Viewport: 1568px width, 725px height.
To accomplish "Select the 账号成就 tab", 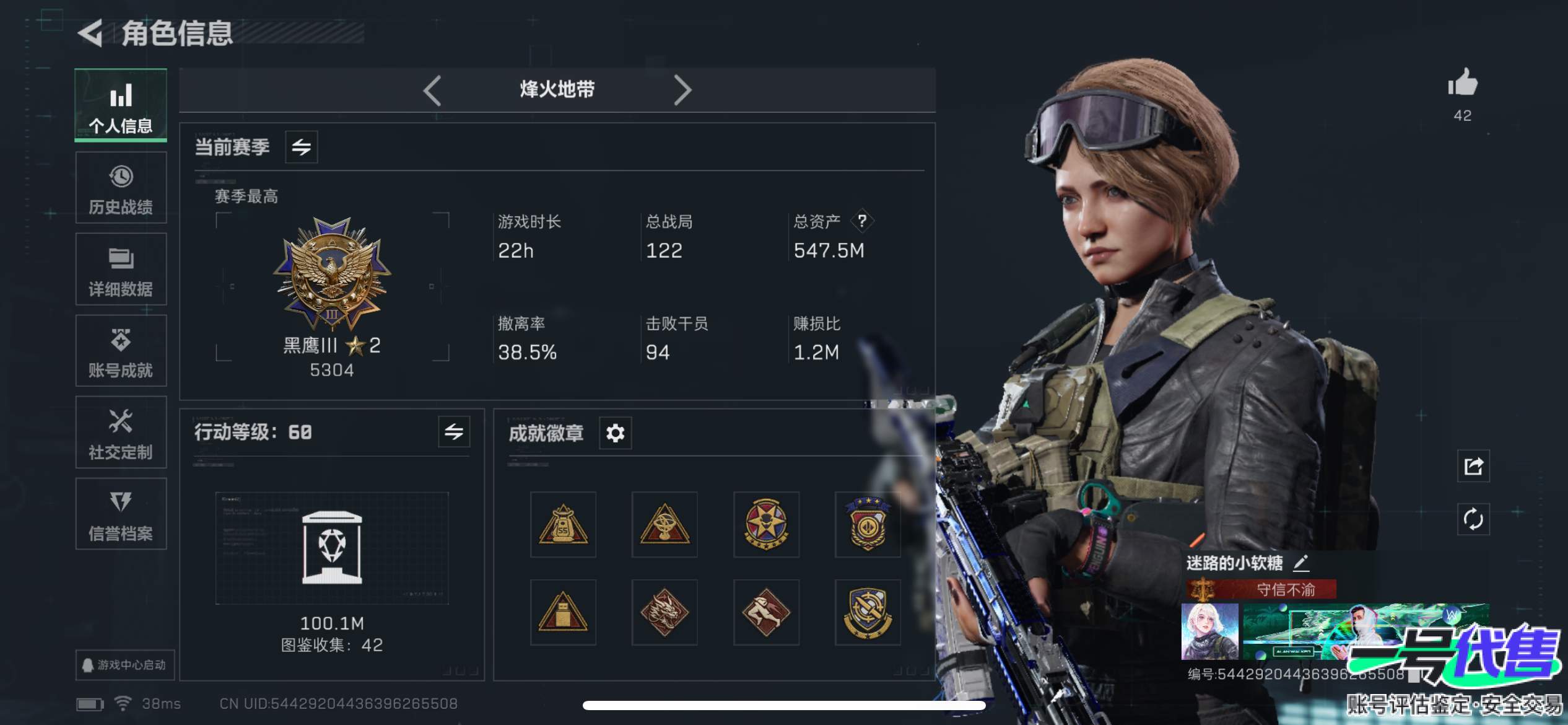I will (121, 351).
